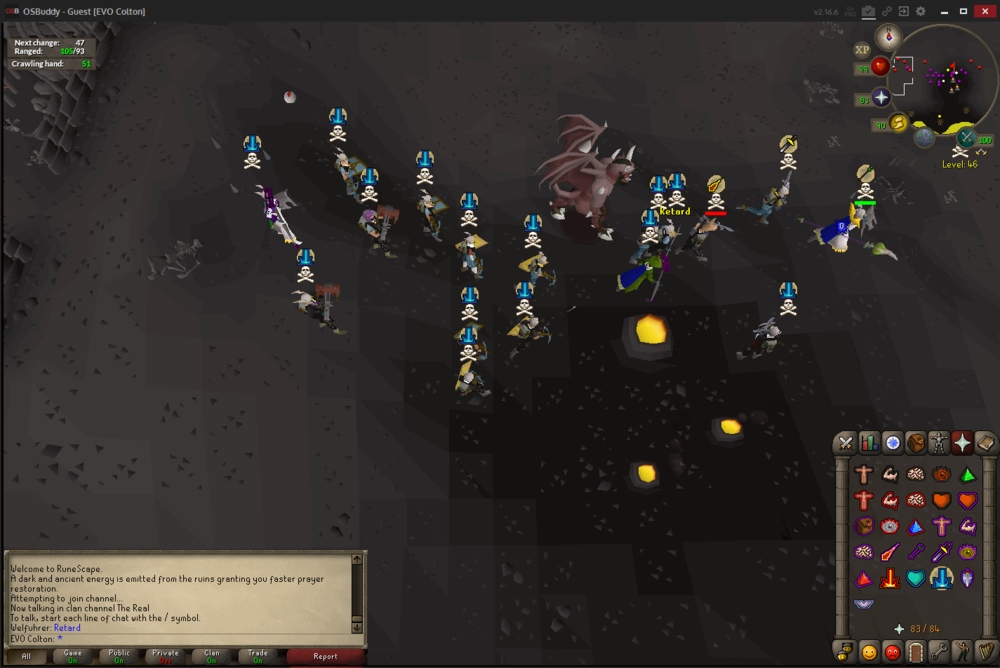
Task: Switch to the Skills stats tab
Action: pos(869,442)
